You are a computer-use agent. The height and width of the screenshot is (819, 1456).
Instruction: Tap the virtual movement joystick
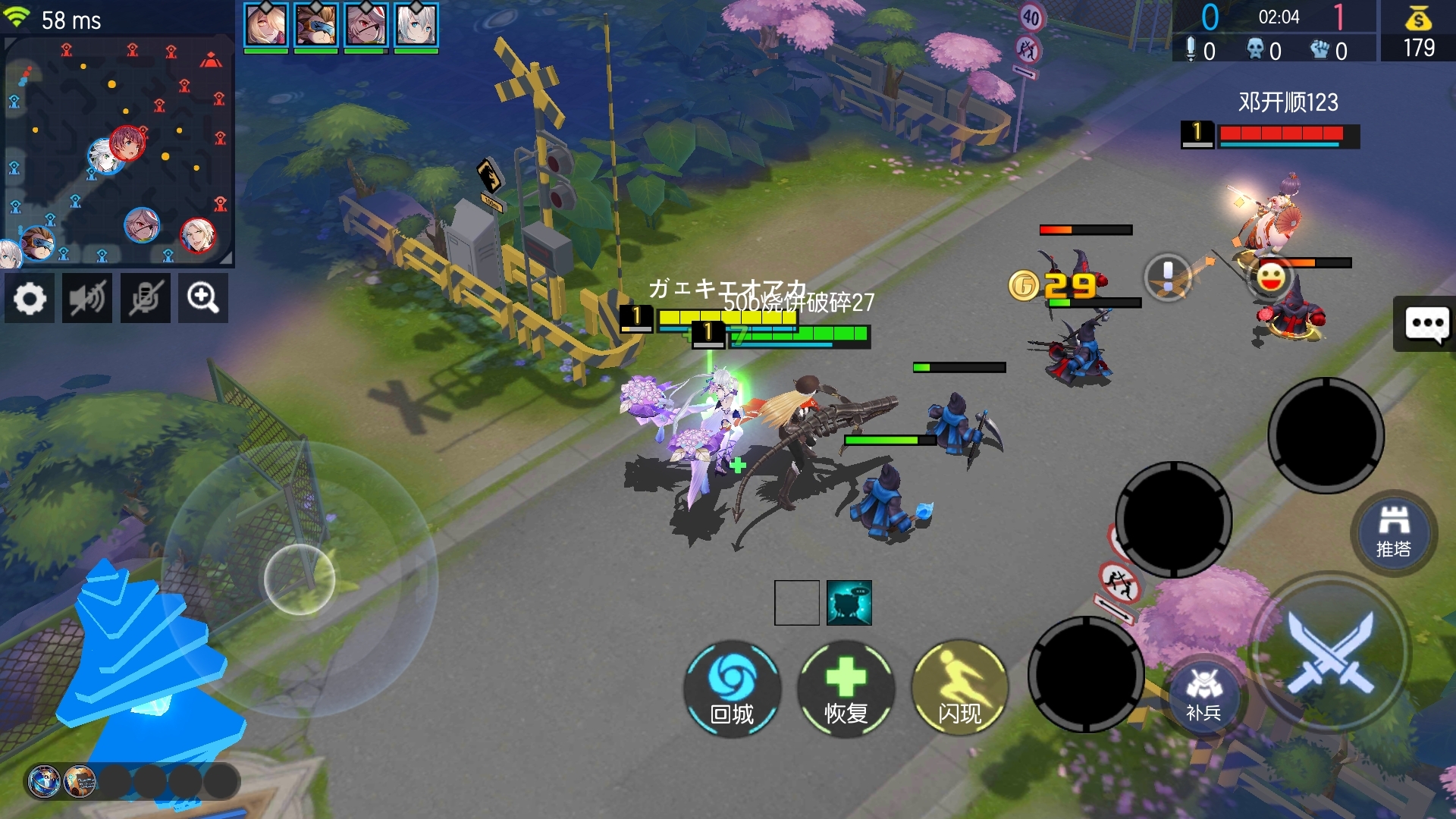click(x=300, y=579)
